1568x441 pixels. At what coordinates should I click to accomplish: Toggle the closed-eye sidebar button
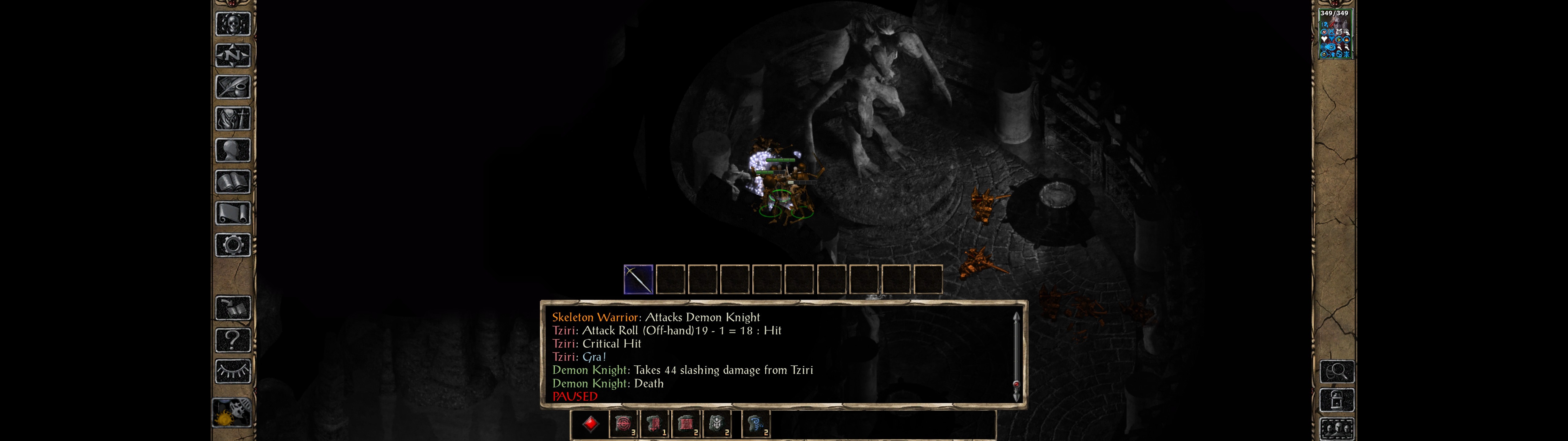[233, 371]
